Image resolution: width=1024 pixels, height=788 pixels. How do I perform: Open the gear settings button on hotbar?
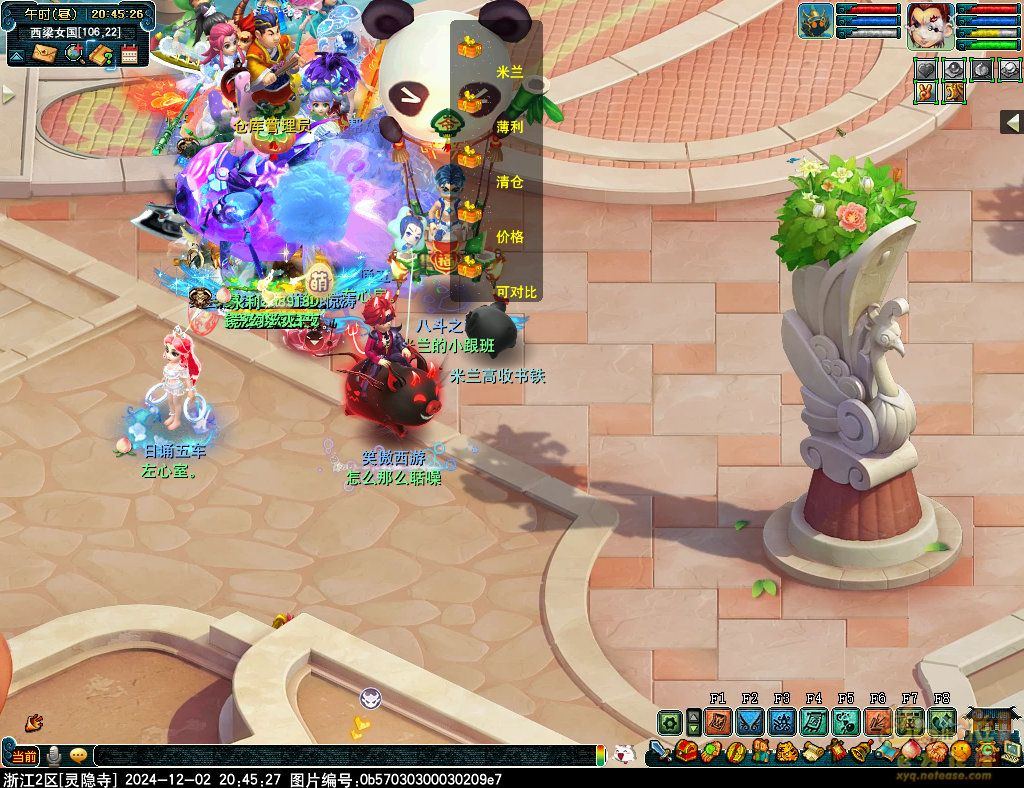[x=669, y=722]
